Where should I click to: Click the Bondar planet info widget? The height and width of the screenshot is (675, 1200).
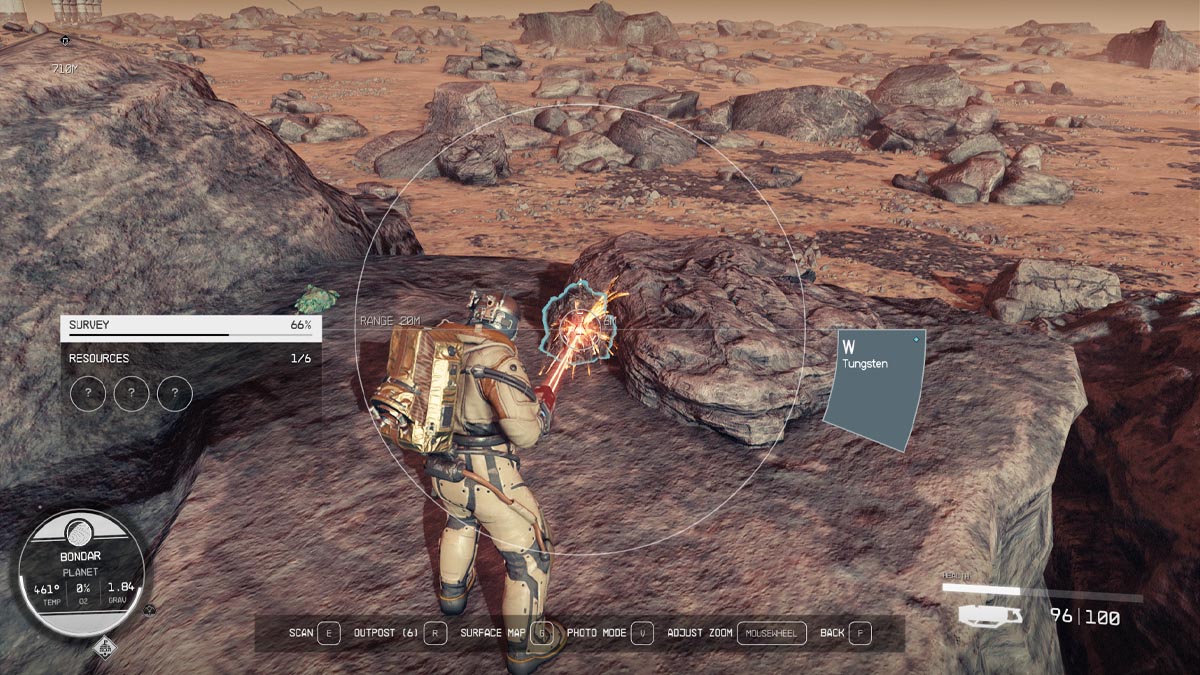click(82, 573)
